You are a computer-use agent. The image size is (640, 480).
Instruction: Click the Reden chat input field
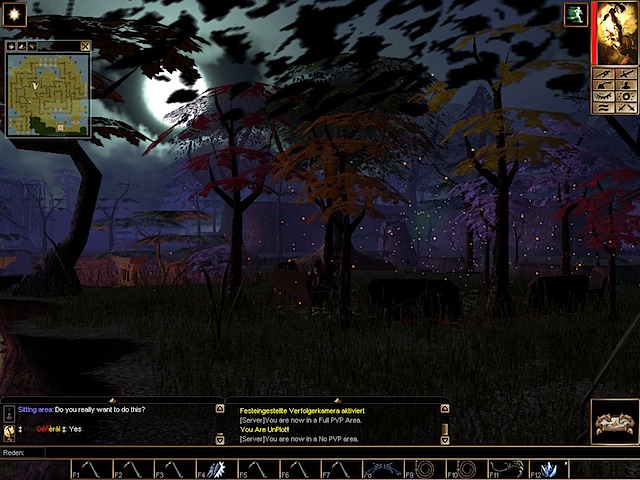(x=300, y=452)
